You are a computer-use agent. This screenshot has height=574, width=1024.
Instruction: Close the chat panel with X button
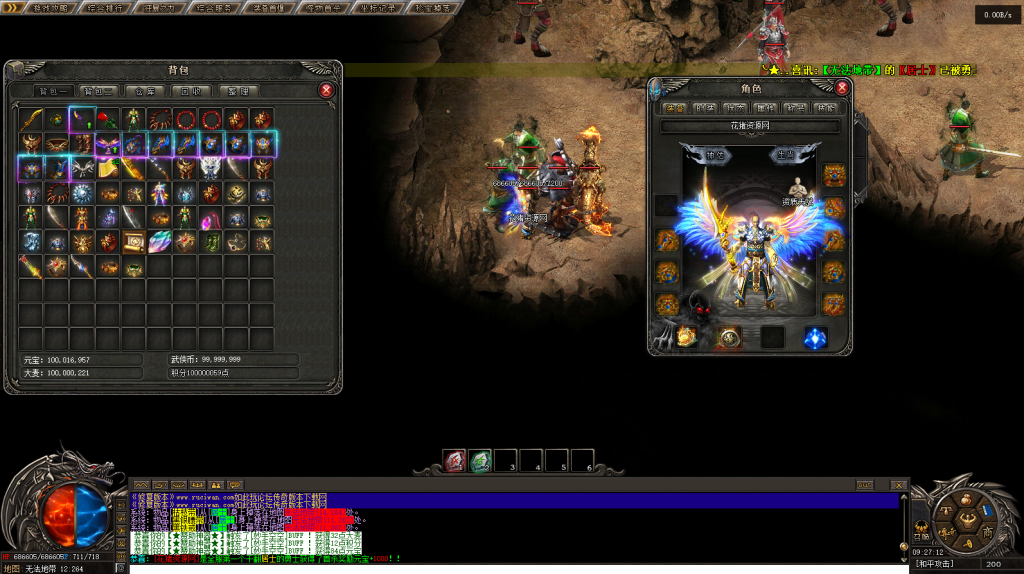click(x=898, y=485)
